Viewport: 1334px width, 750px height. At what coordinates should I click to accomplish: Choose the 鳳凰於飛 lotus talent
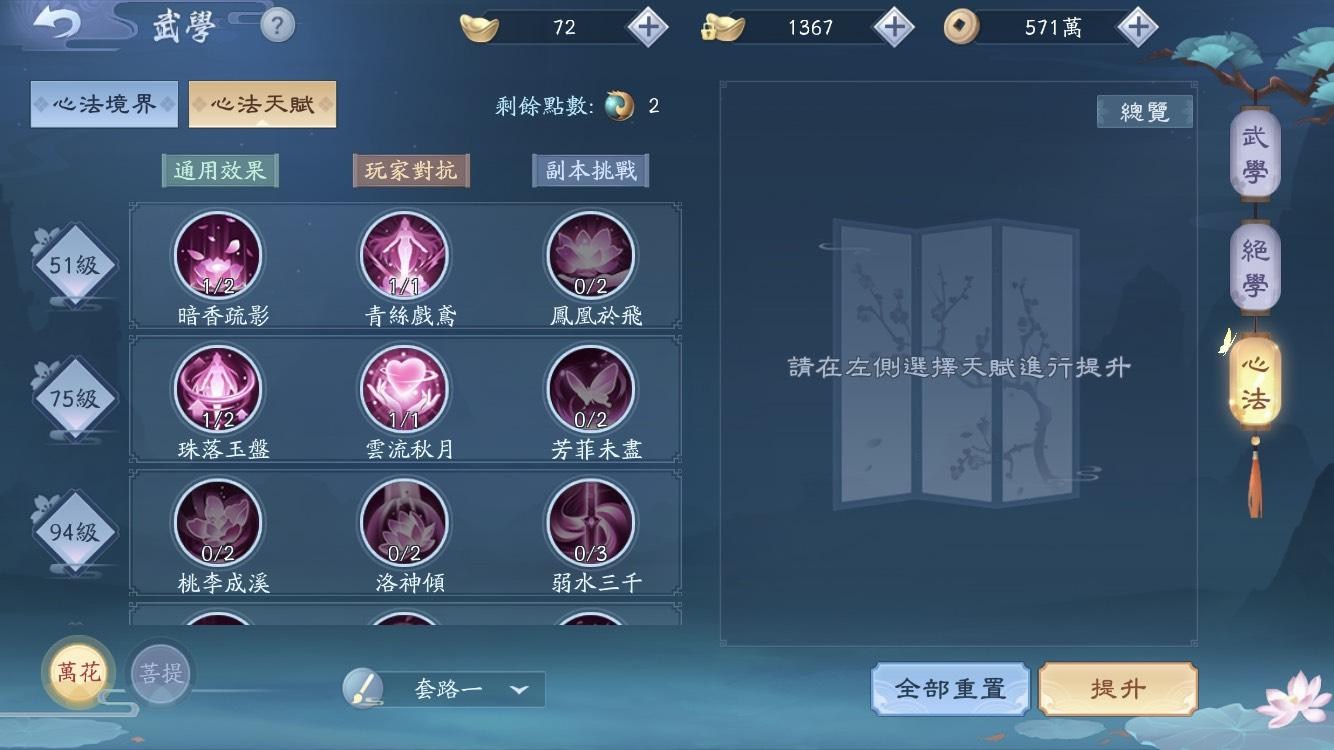[x=590, y=255]
